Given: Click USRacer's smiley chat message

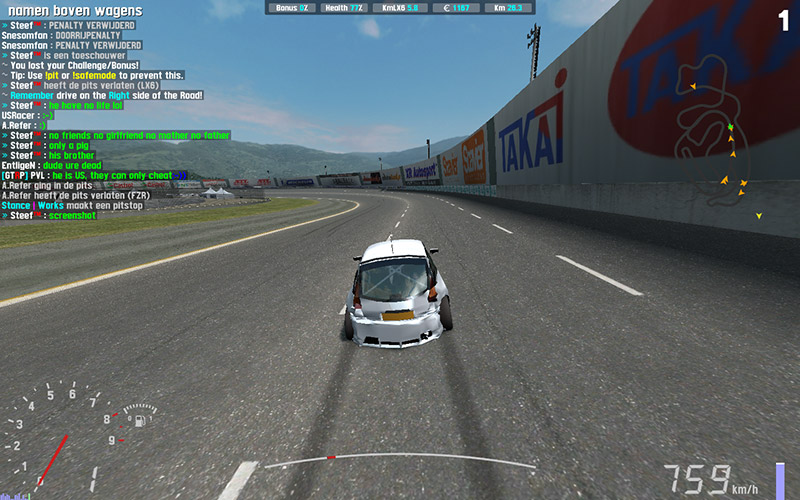Looking at the screenshot, I should [27, 115].
